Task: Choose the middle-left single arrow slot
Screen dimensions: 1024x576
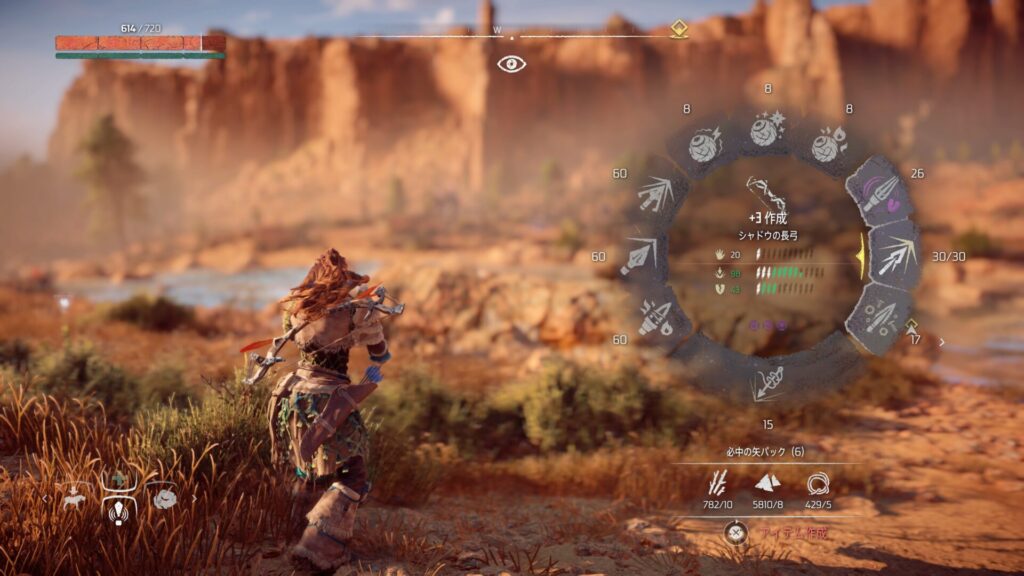Action: tap(638, 256)
